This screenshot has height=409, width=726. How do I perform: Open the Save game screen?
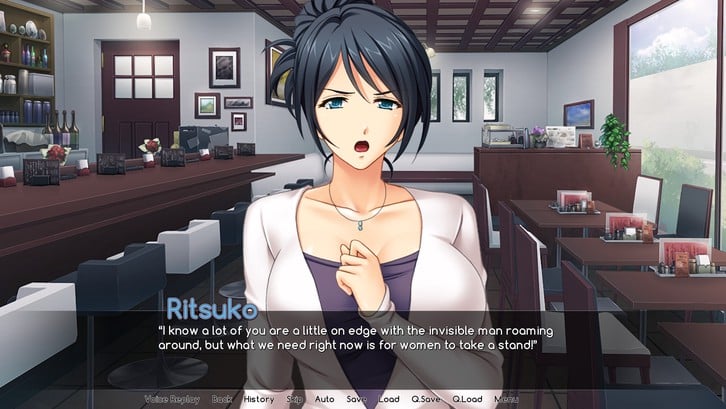(x=356, y=399)
